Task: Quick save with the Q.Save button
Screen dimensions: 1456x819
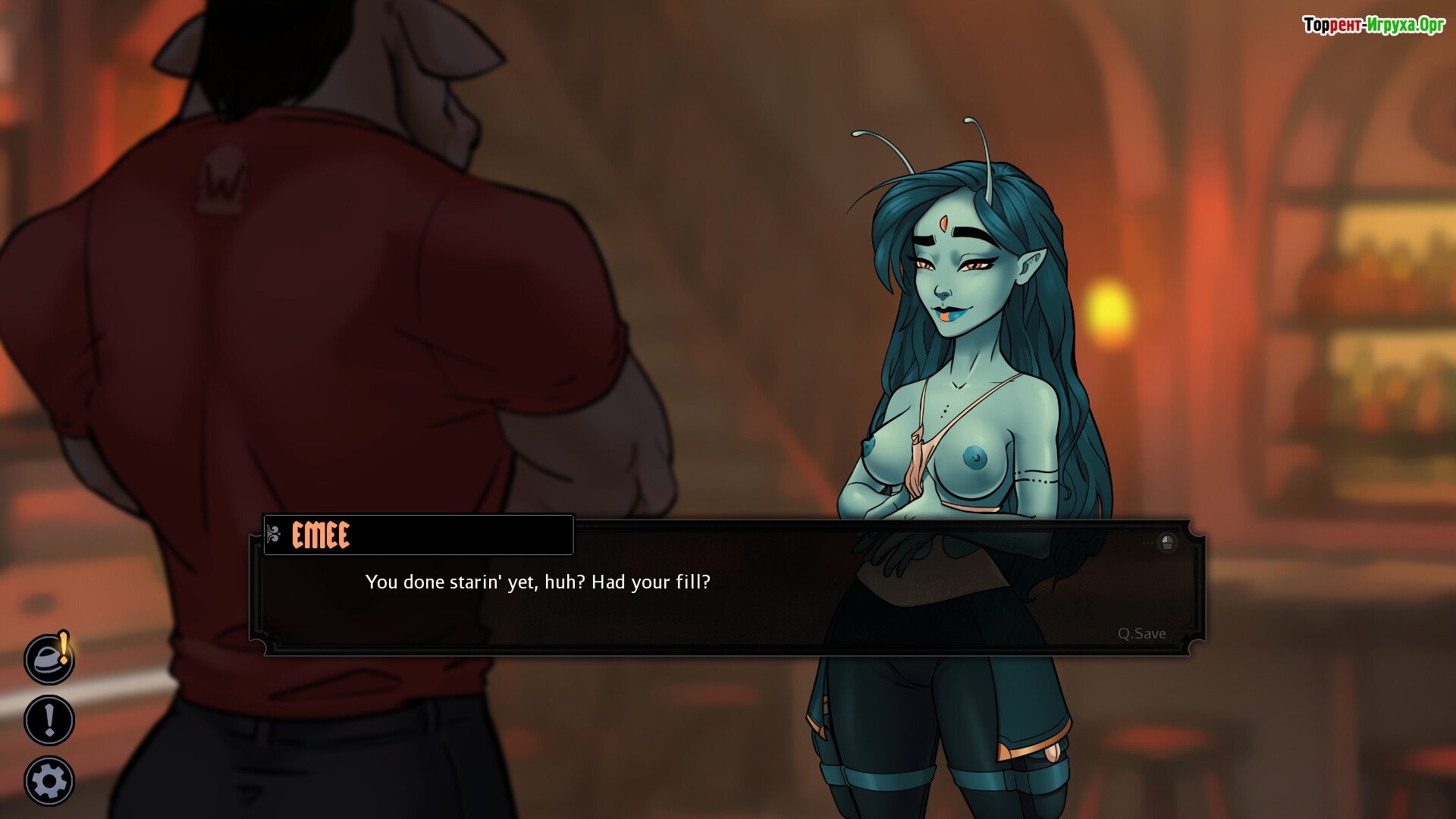Action: point(1141,633)
